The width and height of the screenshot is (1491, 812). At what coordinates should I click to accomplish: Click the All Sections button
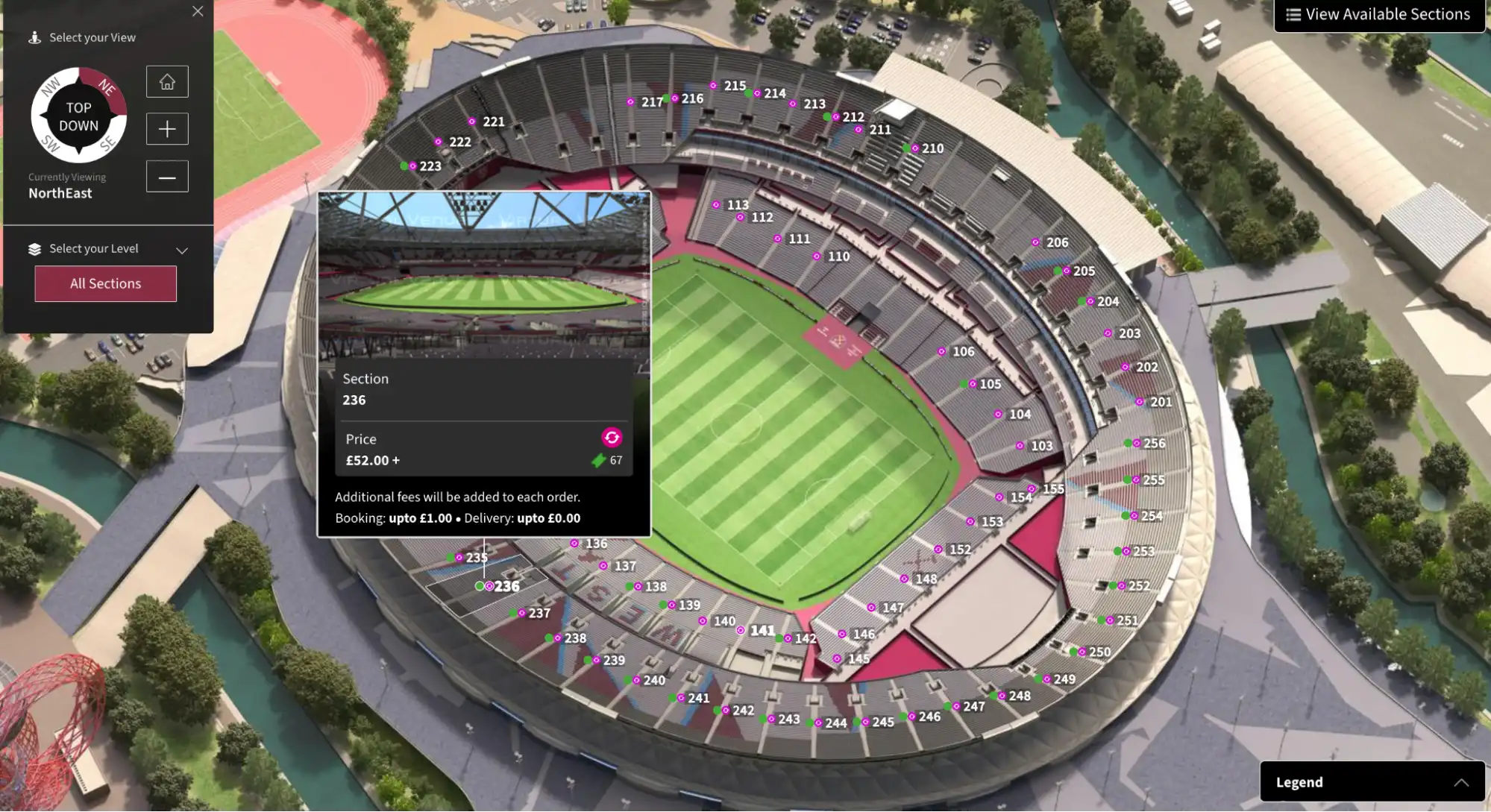tap(104, 283)
